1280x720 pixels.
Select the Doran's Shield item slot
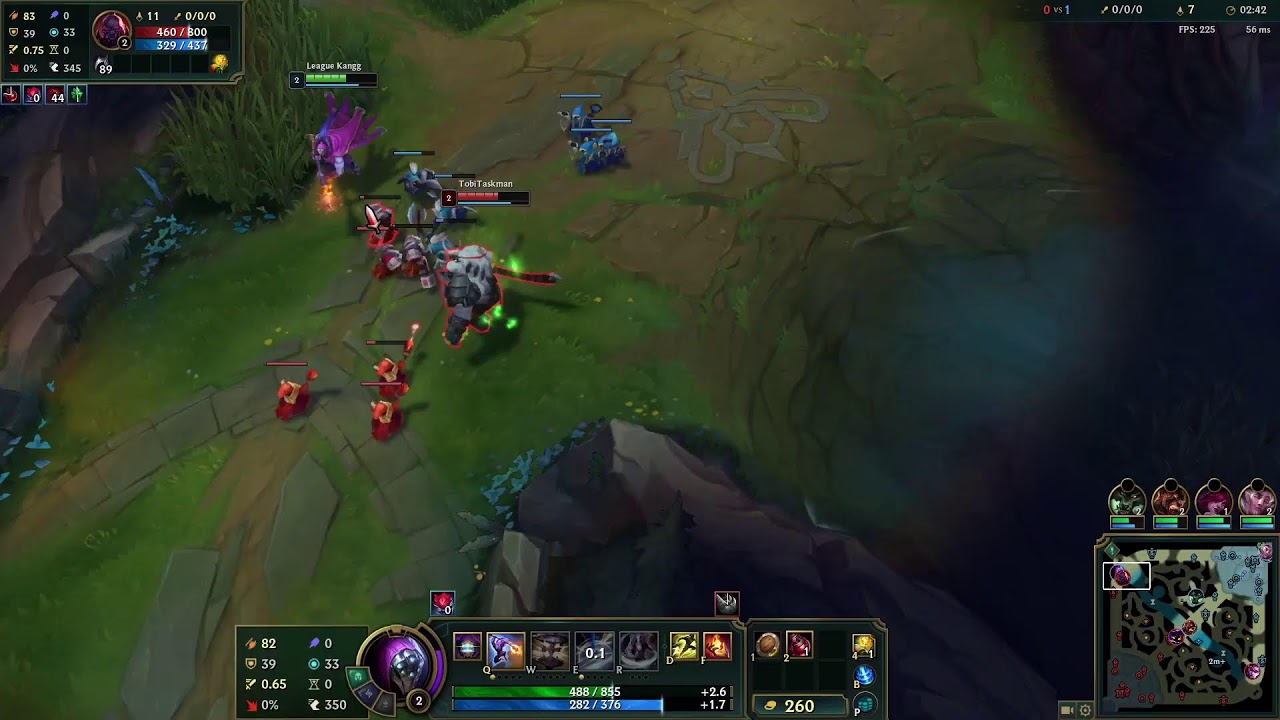coord(768,646)
